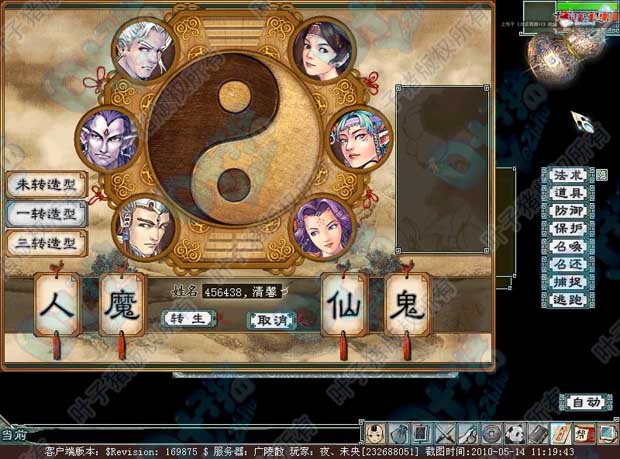Select the crowned male warrior portrait
The height and width of the screenshot is (459, 620).
coord(143,229)
